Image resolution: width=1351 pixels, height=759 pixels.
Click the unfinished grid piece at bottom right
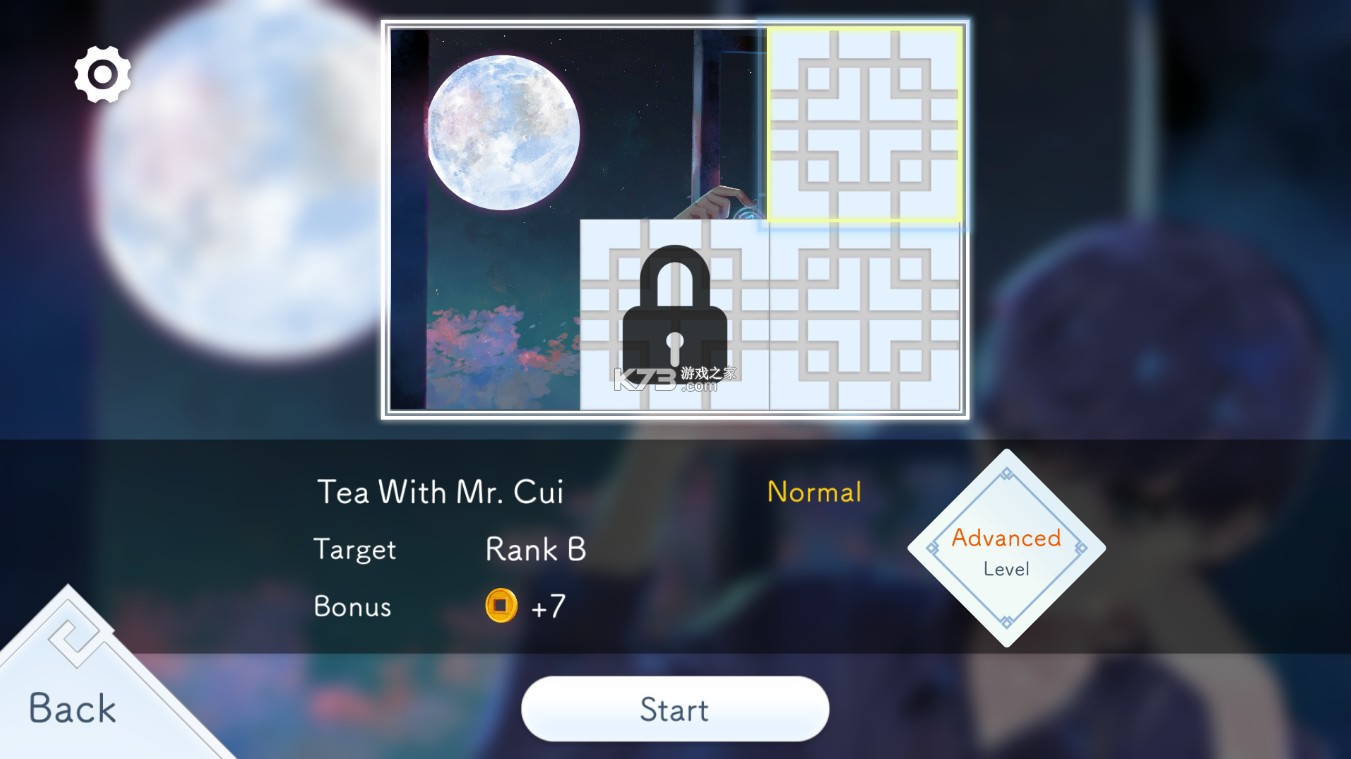tap(865, 320)
